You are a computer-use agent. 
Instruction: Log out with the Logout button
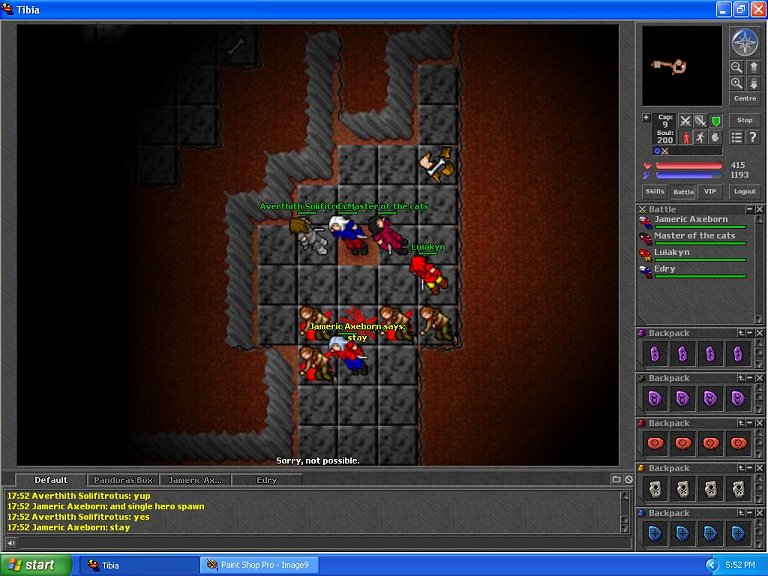(744, 191)
